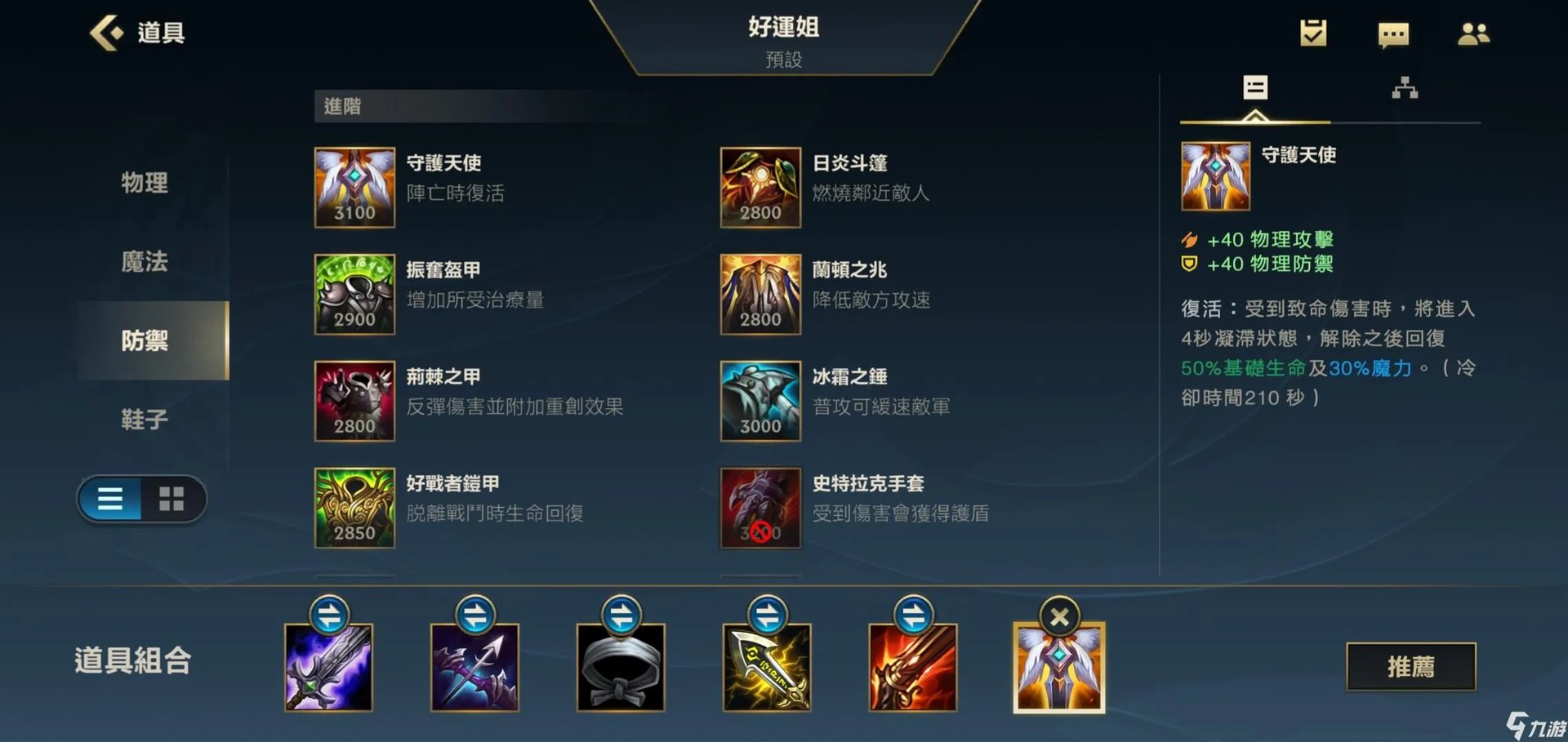Remove 守護天使 from the build via X
The image size is (1568, 742).
[1058, 618]
